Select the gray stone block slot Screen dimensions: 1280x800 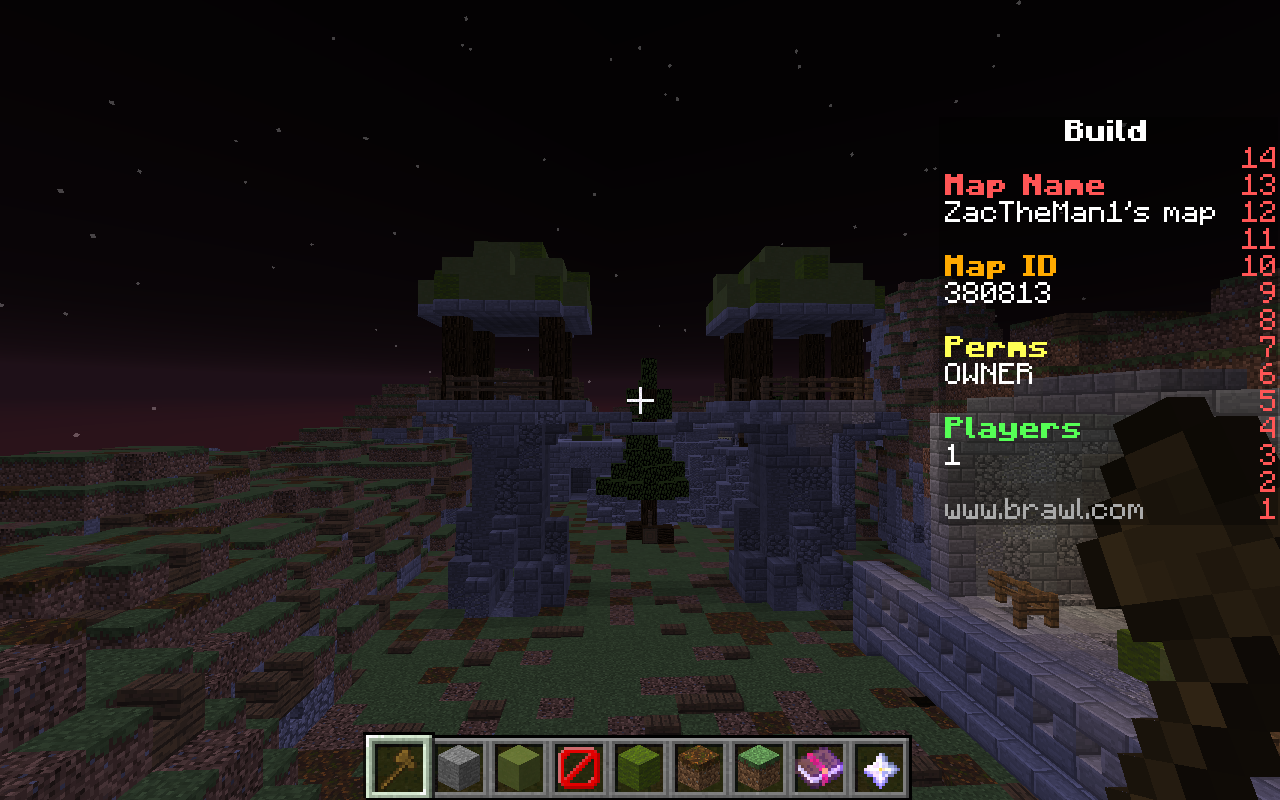[x=459, y=768]
